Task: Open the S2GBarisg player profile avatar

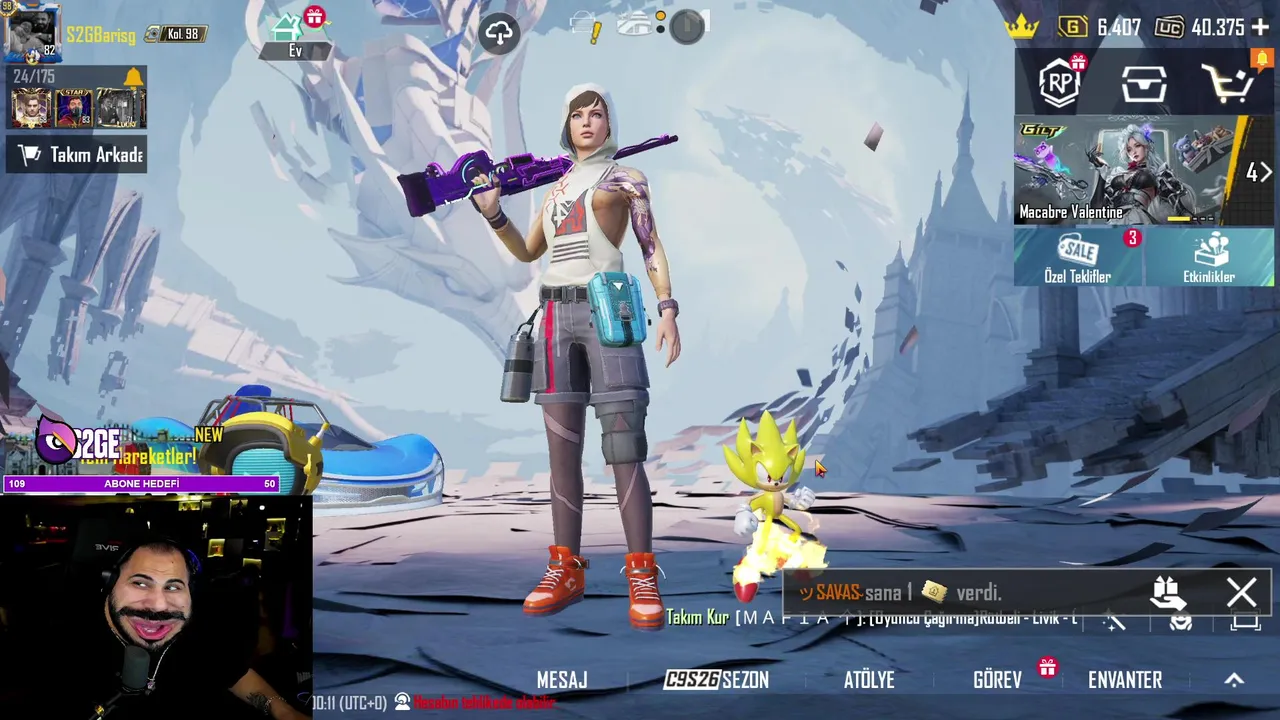Action: (x=31, y=33)
